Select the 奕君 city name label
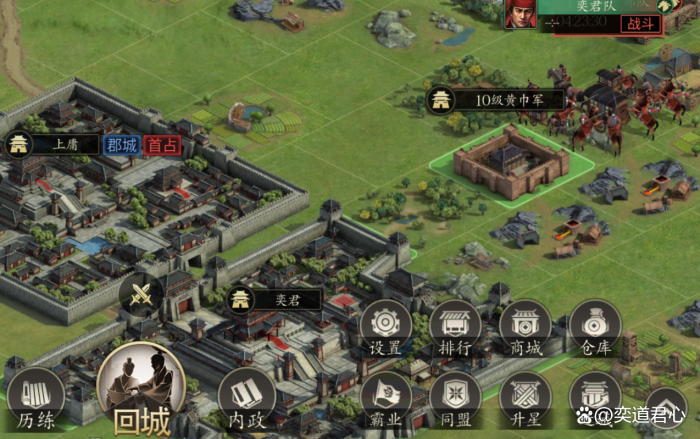The height and width of the screenshot is (439, 700). 272,299
